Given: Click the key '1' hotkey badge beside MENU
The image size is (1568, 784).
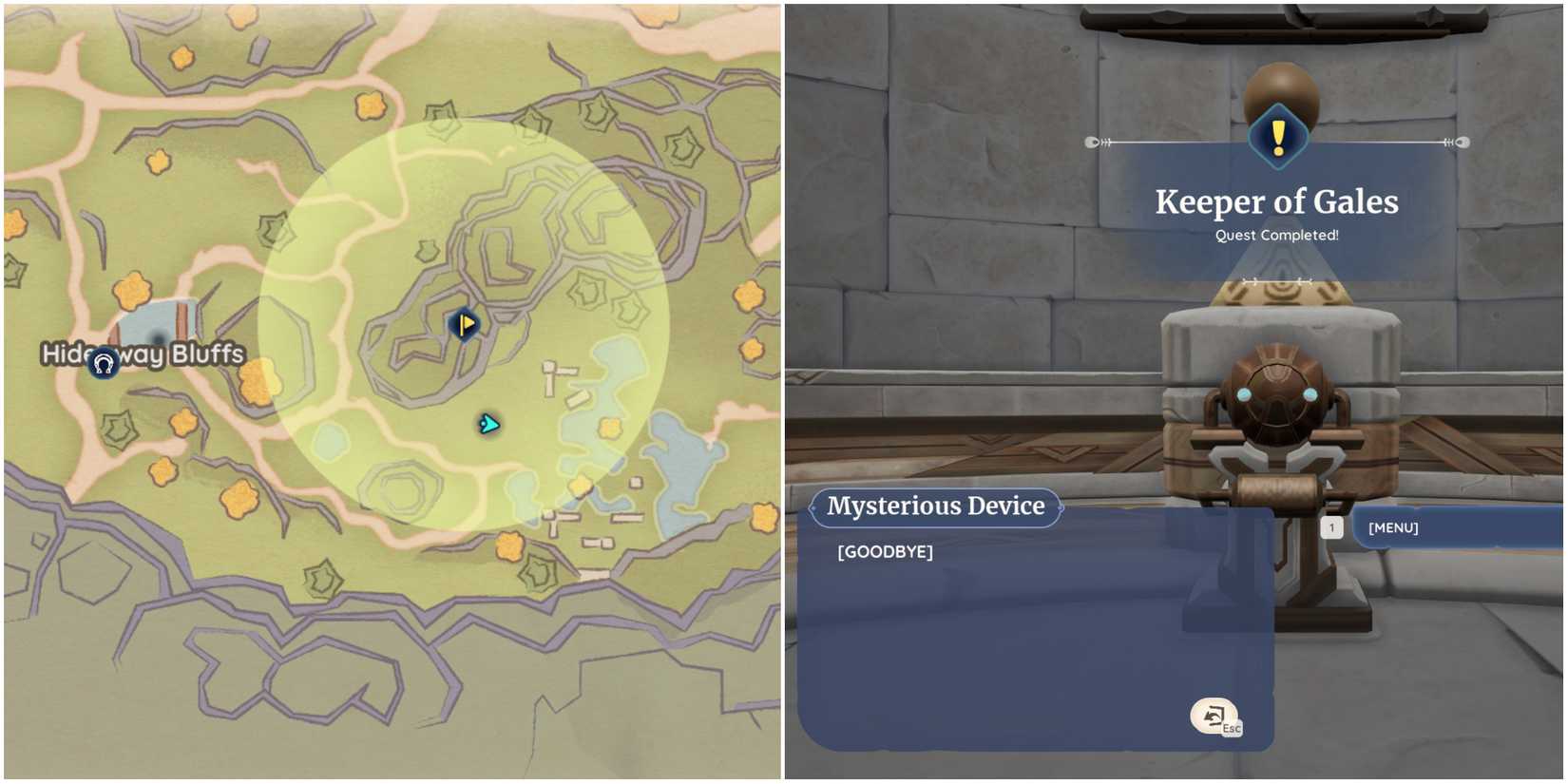Looking at the screenshot, I should tap(1333, 526).
